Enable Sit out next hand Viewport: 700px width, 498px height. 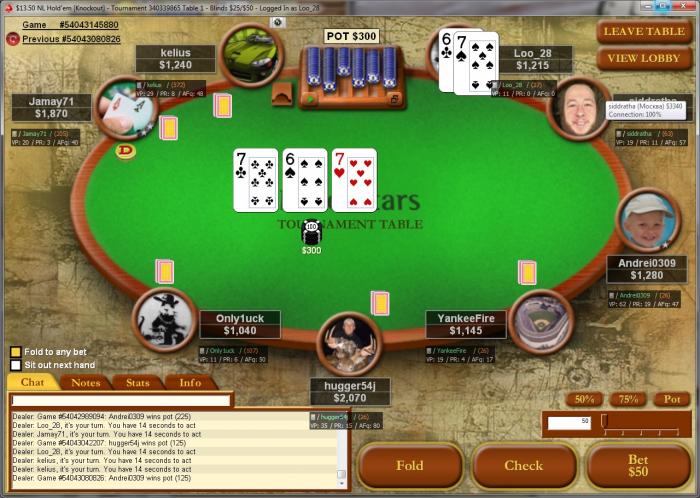16,365
